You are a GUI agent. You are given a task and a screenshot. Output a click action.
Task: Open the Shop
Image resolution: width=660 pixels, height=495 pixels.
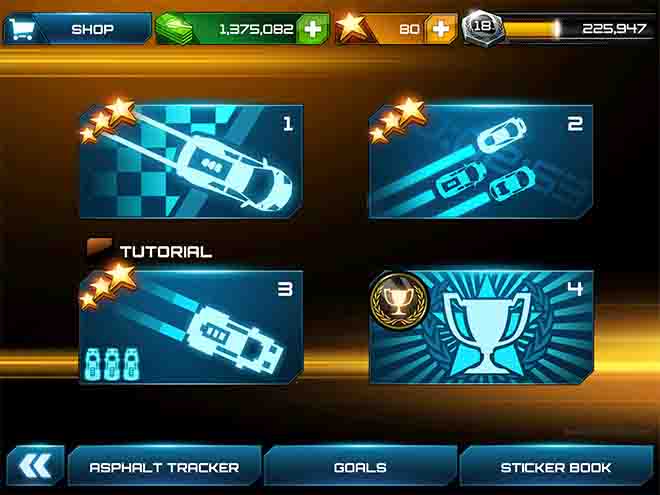(77, 29)
